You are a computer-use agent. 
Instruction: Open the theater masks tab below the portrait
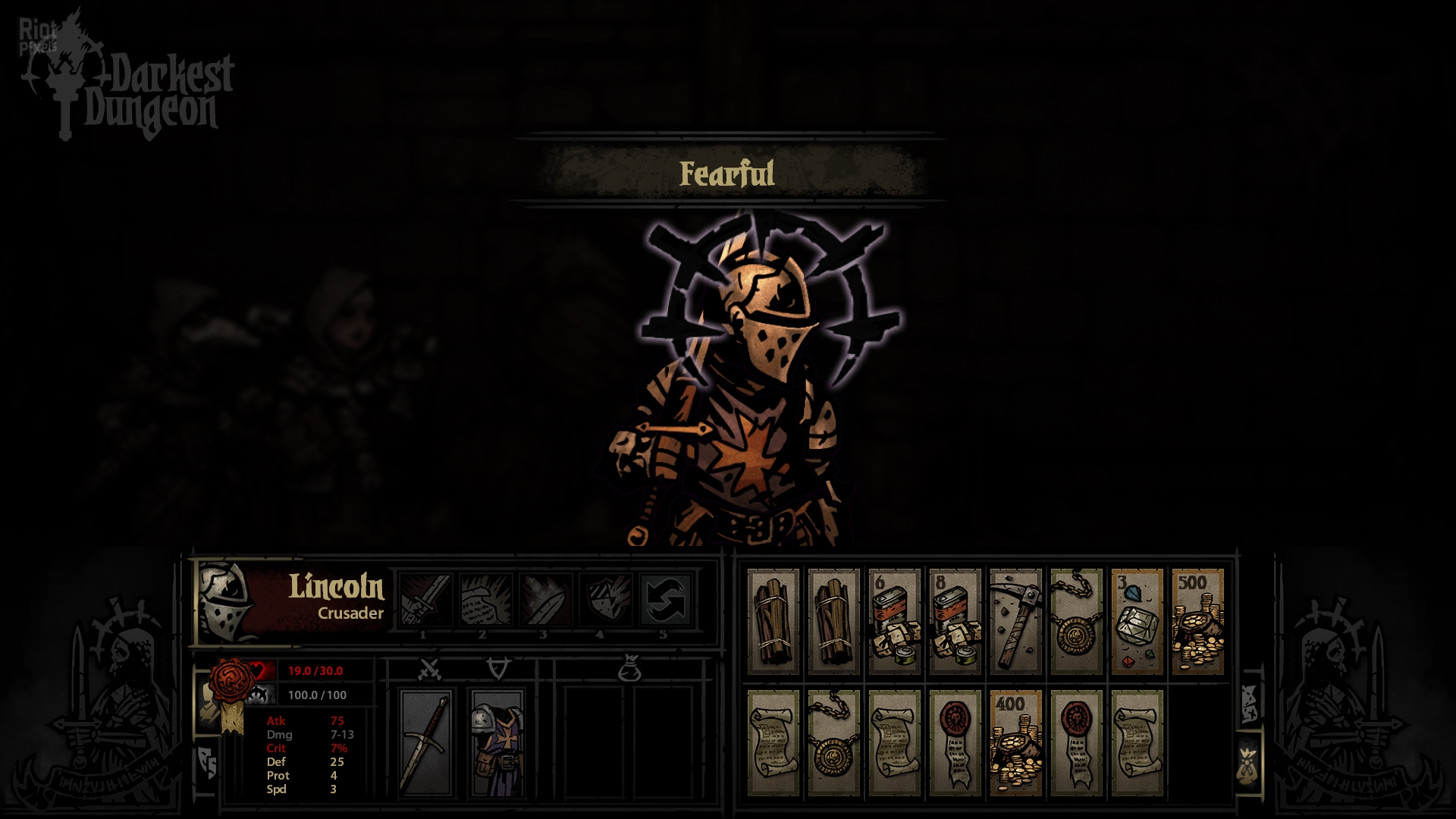207,762
